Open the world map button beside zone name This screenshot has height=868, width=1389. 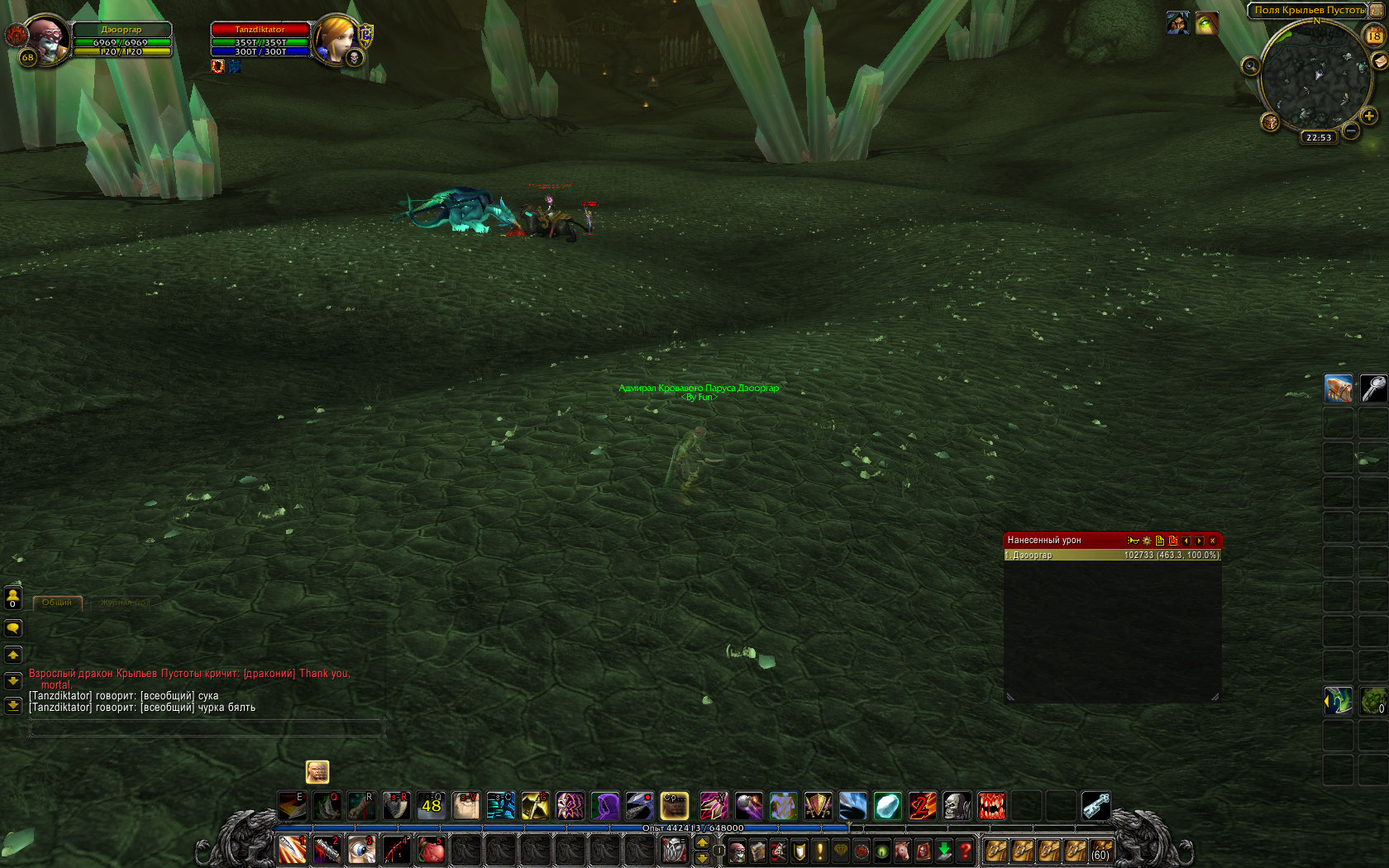1376,10
